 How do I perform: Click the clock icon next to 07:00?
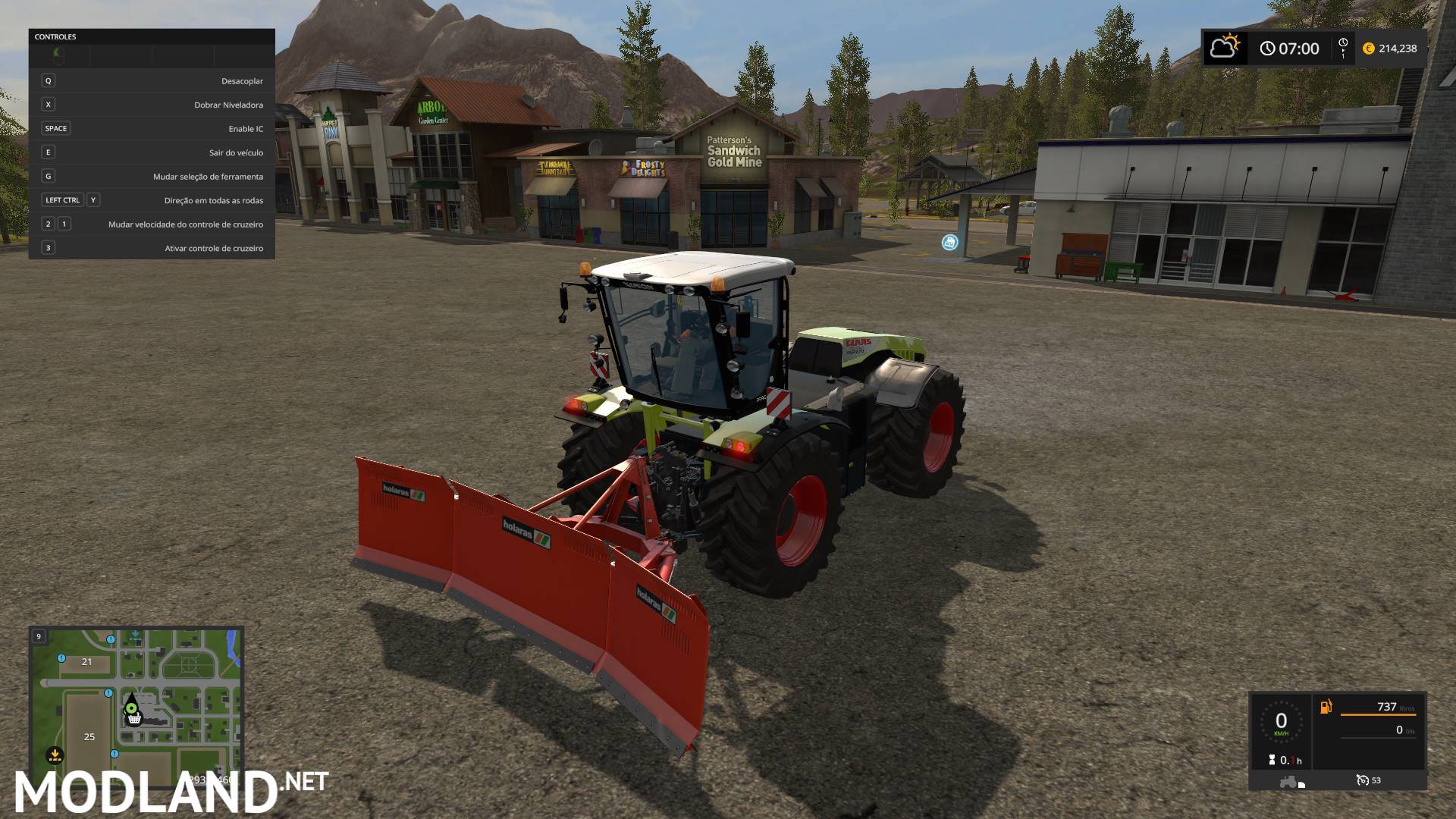click(x=1267, y=48)
